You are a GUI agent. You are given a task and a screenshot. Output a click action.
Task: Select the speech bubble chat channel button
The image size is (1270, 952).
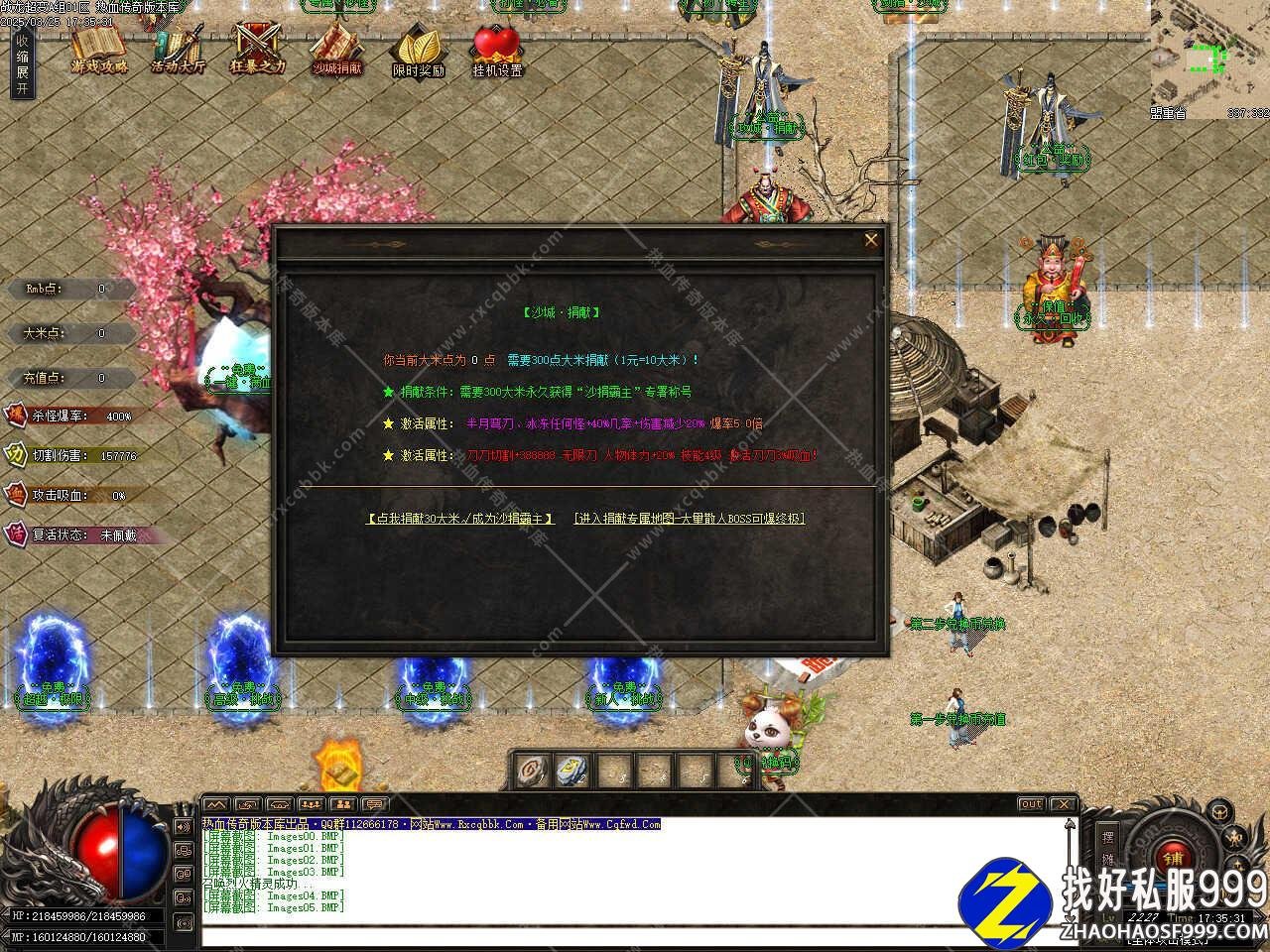coord(373,804)
